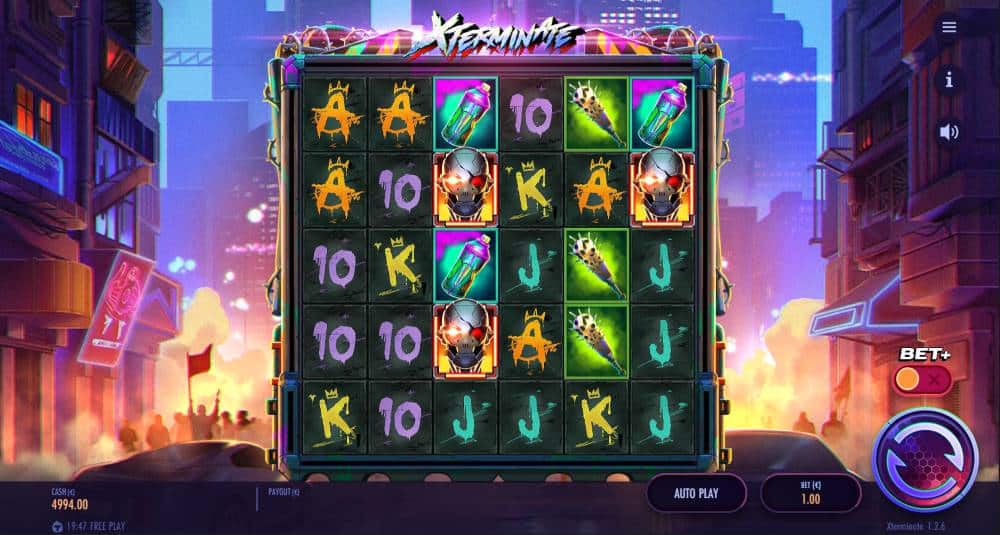Image resolution: width=1000 pixels, height=535 pixels.
Task: Open the hamburger menu
Action: click(x=949, y=27)
